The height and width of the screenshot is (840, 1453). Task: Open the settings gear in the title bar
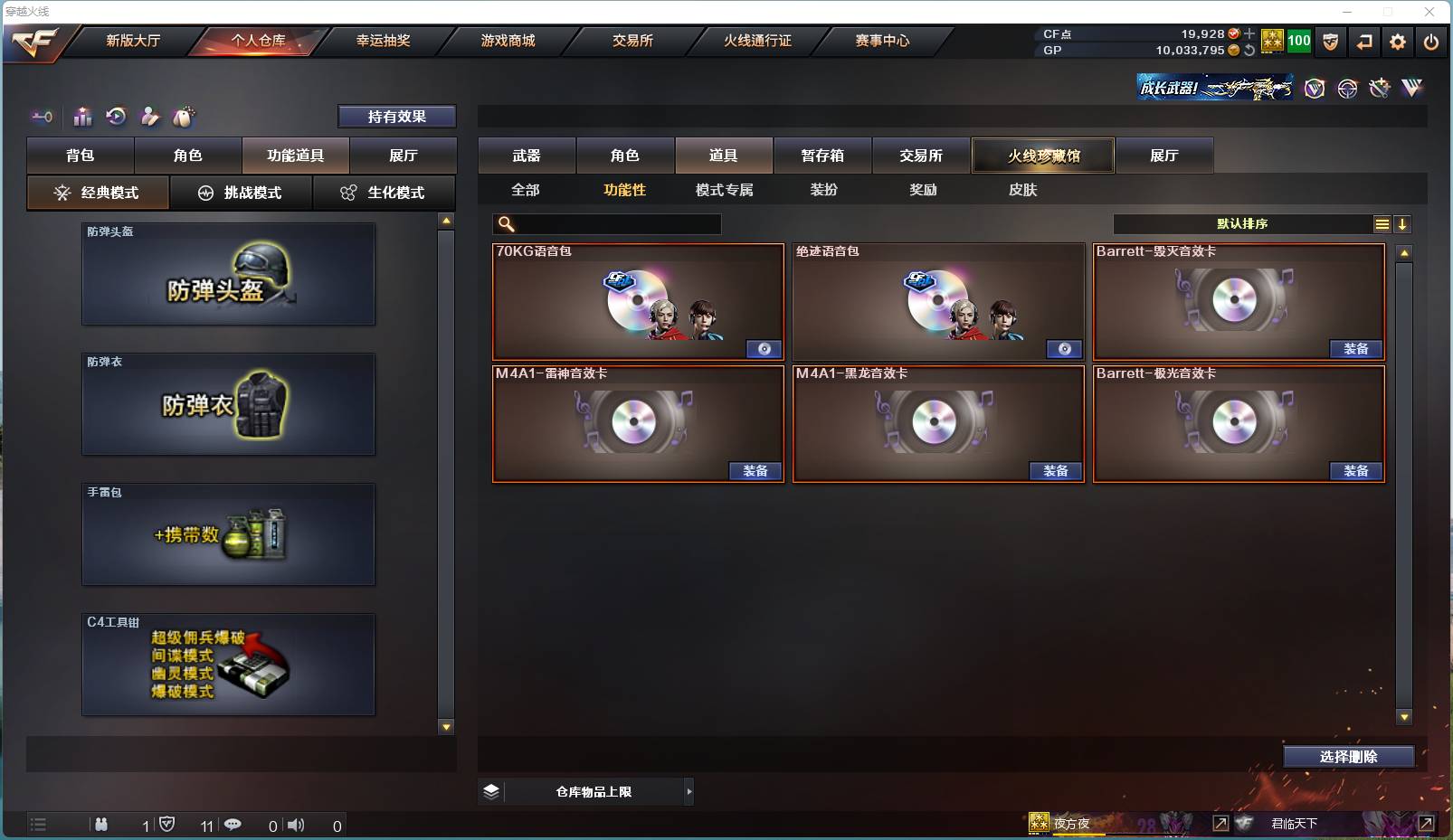tap(1397, 42)
